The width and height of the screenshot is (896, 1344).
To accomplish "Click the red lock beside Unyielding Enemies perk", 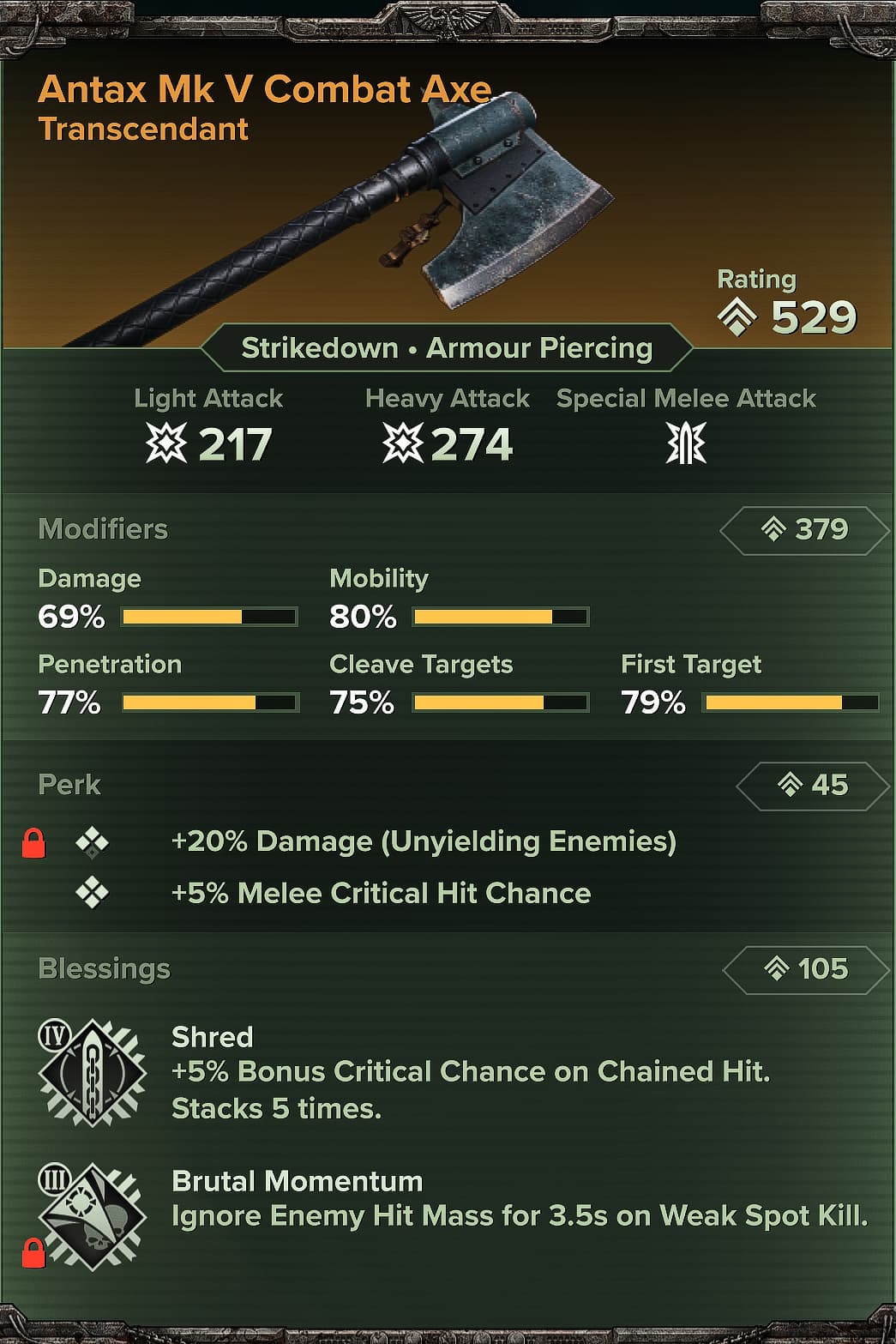I will click(x=33, y=843).
